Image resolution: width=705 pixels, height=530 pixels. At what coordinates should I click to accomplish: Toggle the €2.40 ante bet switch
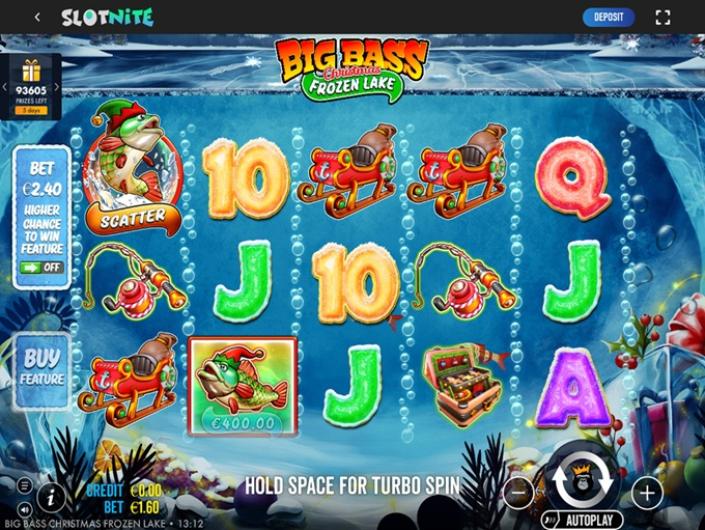[41, 268]
